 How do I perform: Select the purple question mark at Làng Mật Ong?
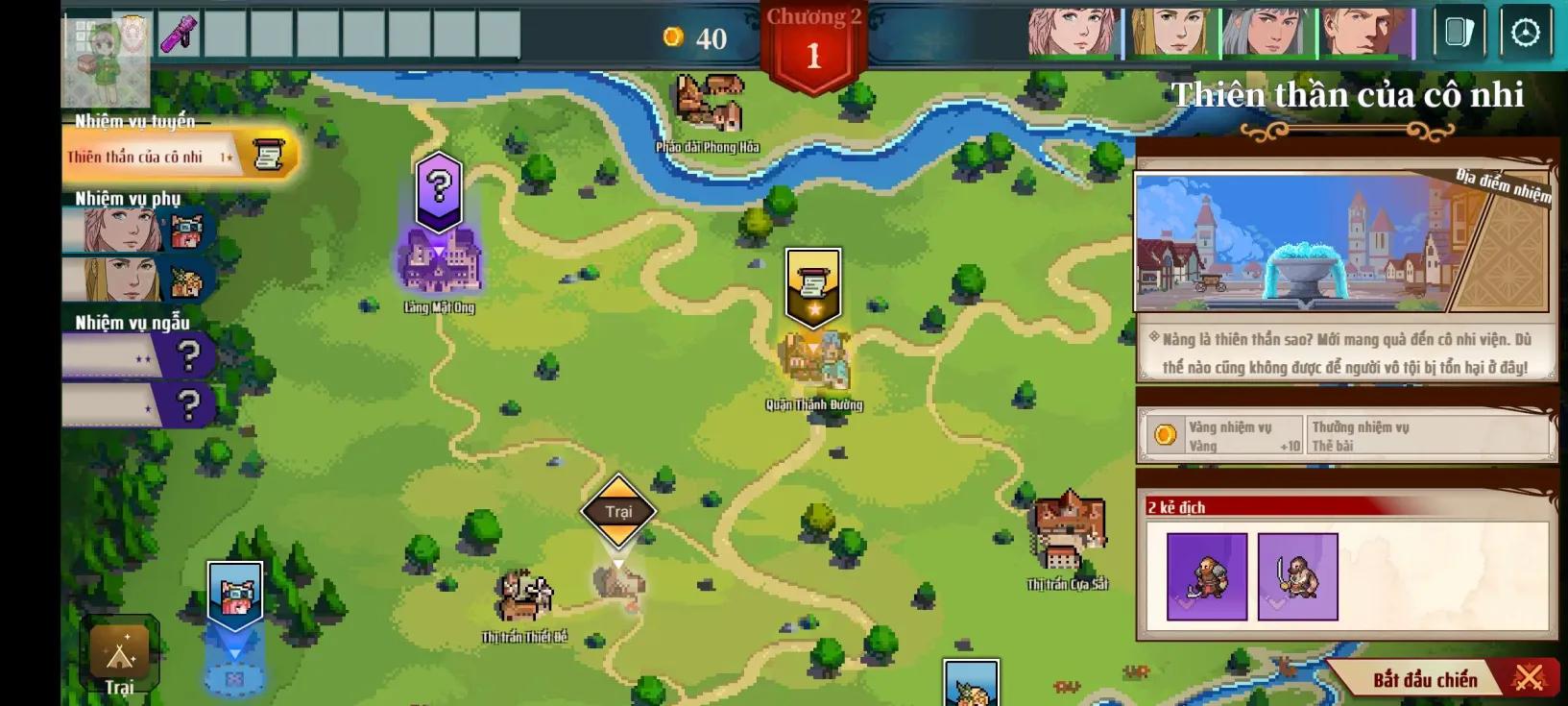(438, 190)
